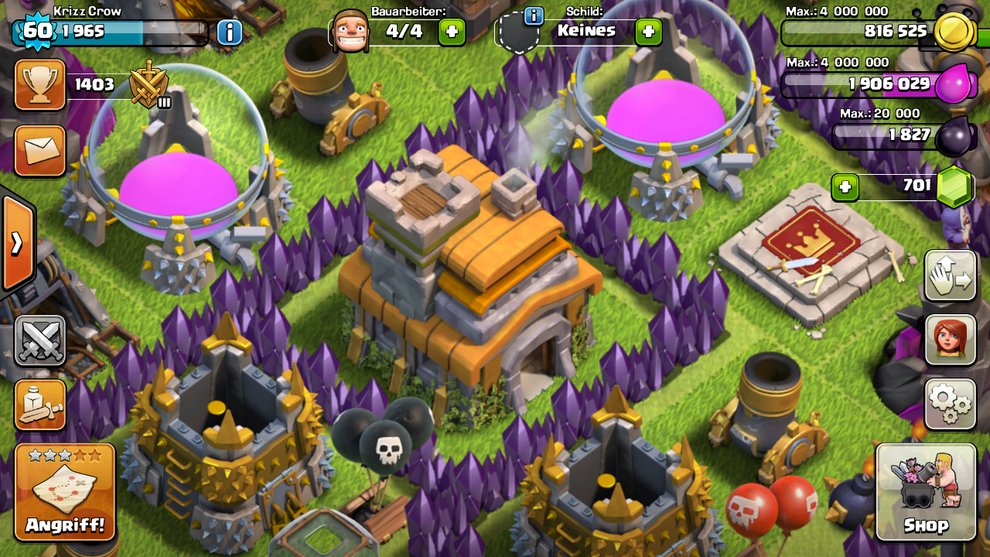Add a builder with the plus button
990x557 pixels.
[x=452, y=31]
